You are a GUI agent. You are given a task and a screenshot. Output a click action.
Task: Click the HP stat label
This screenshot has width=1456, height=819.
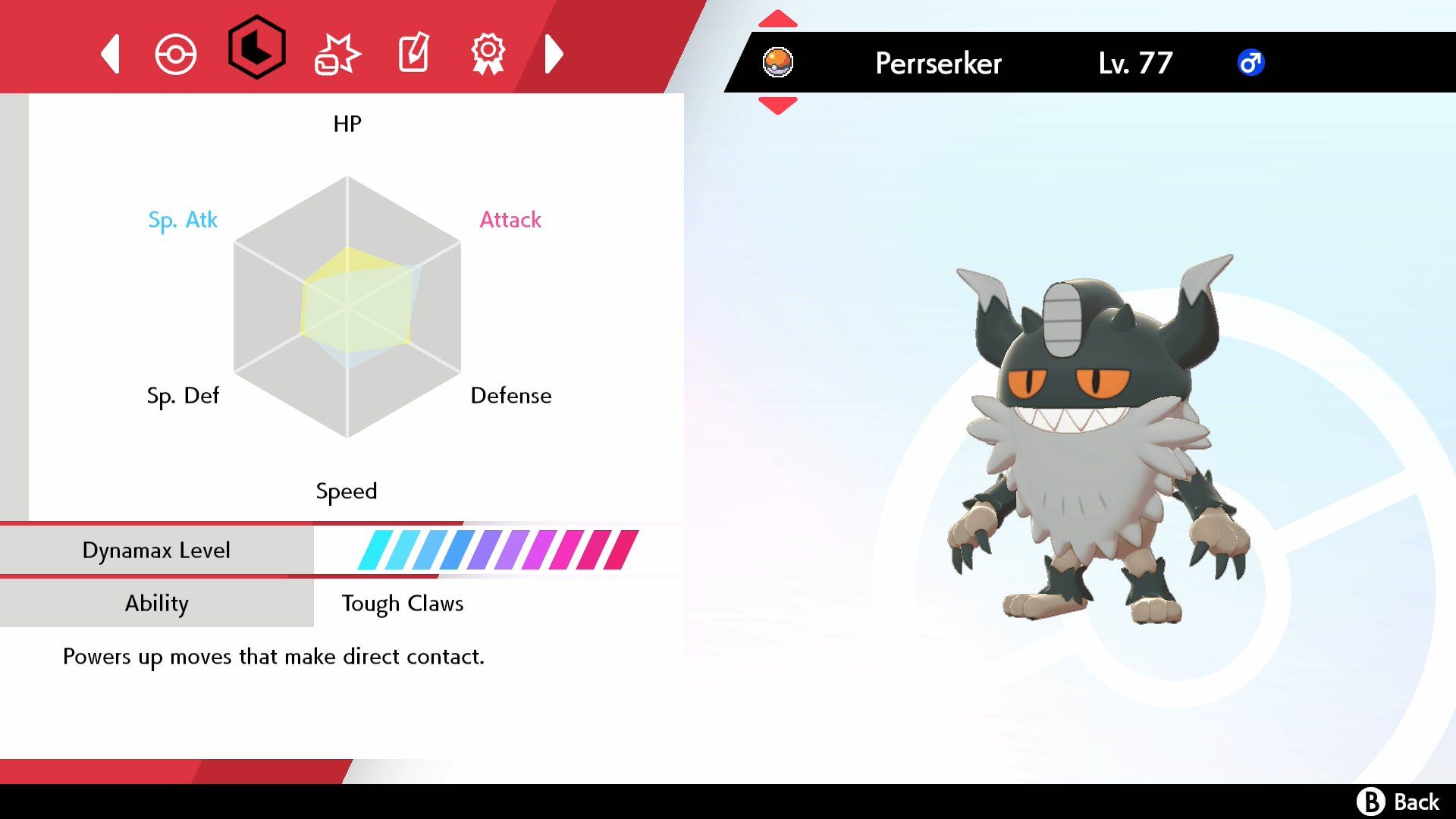[347, 124]
